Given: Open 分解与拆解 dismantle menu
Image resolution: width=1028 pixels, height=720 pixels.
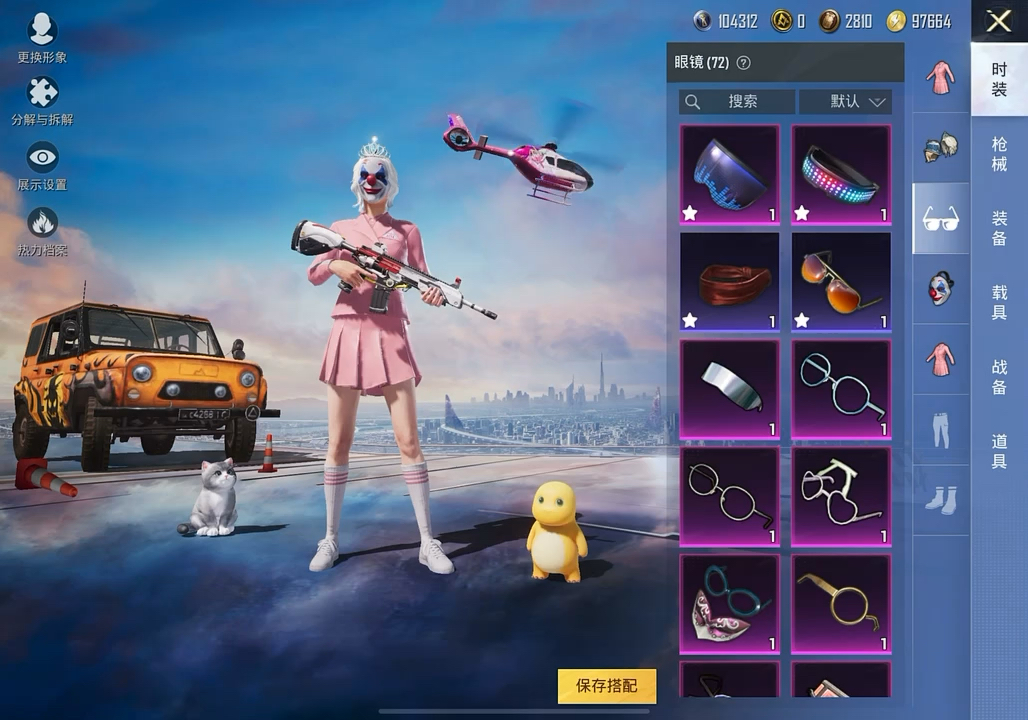Looking at the screenshot, I should (x=42, y=100).
